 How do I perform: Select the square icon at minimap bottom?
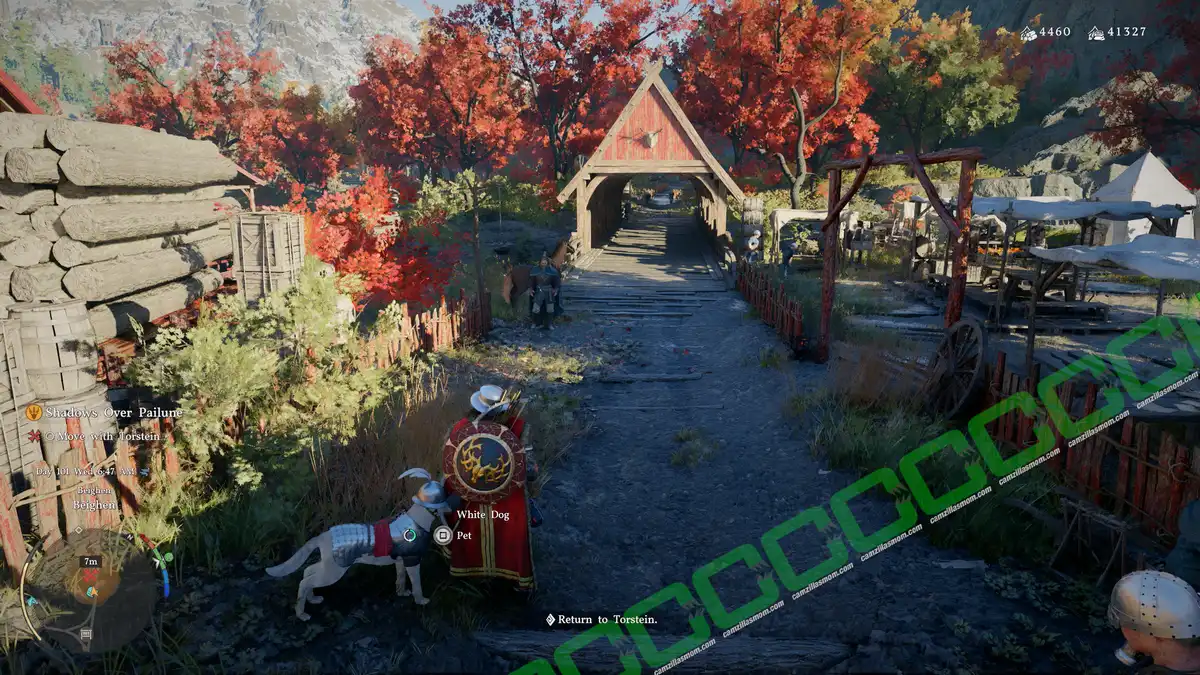coord(86,634)
